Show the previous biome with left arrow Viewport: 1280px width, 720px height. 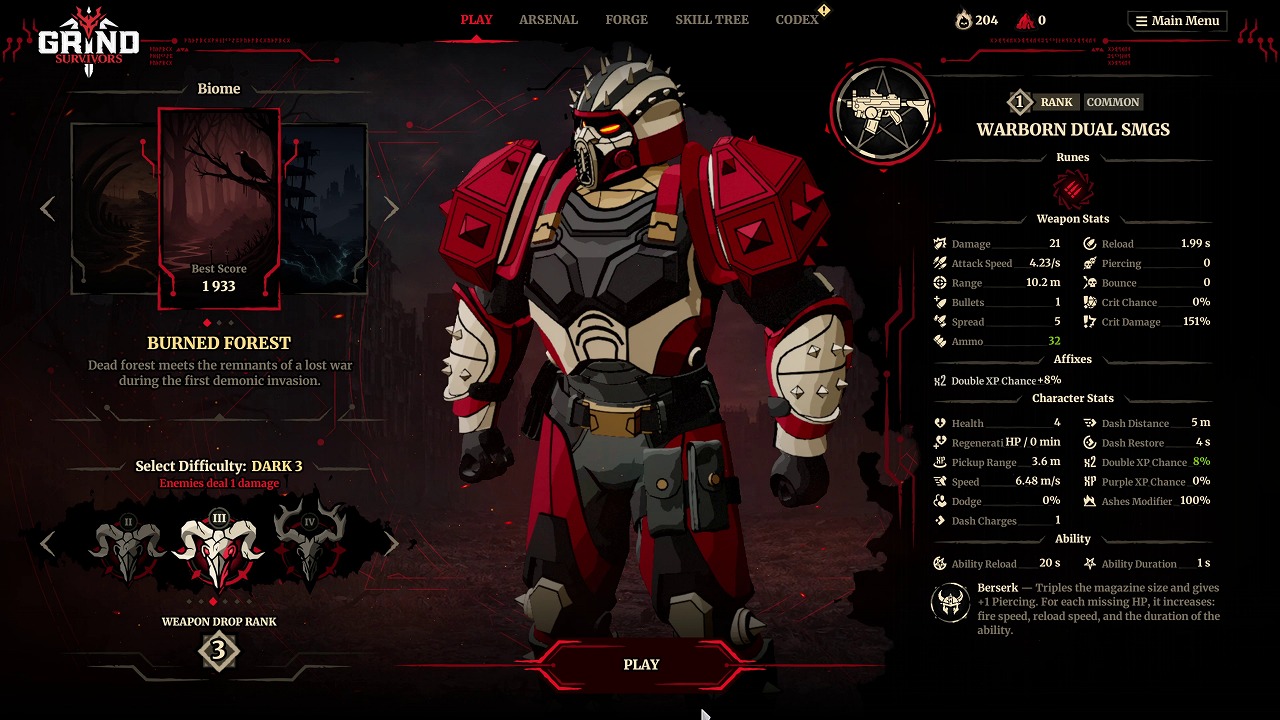coord(48,208)
